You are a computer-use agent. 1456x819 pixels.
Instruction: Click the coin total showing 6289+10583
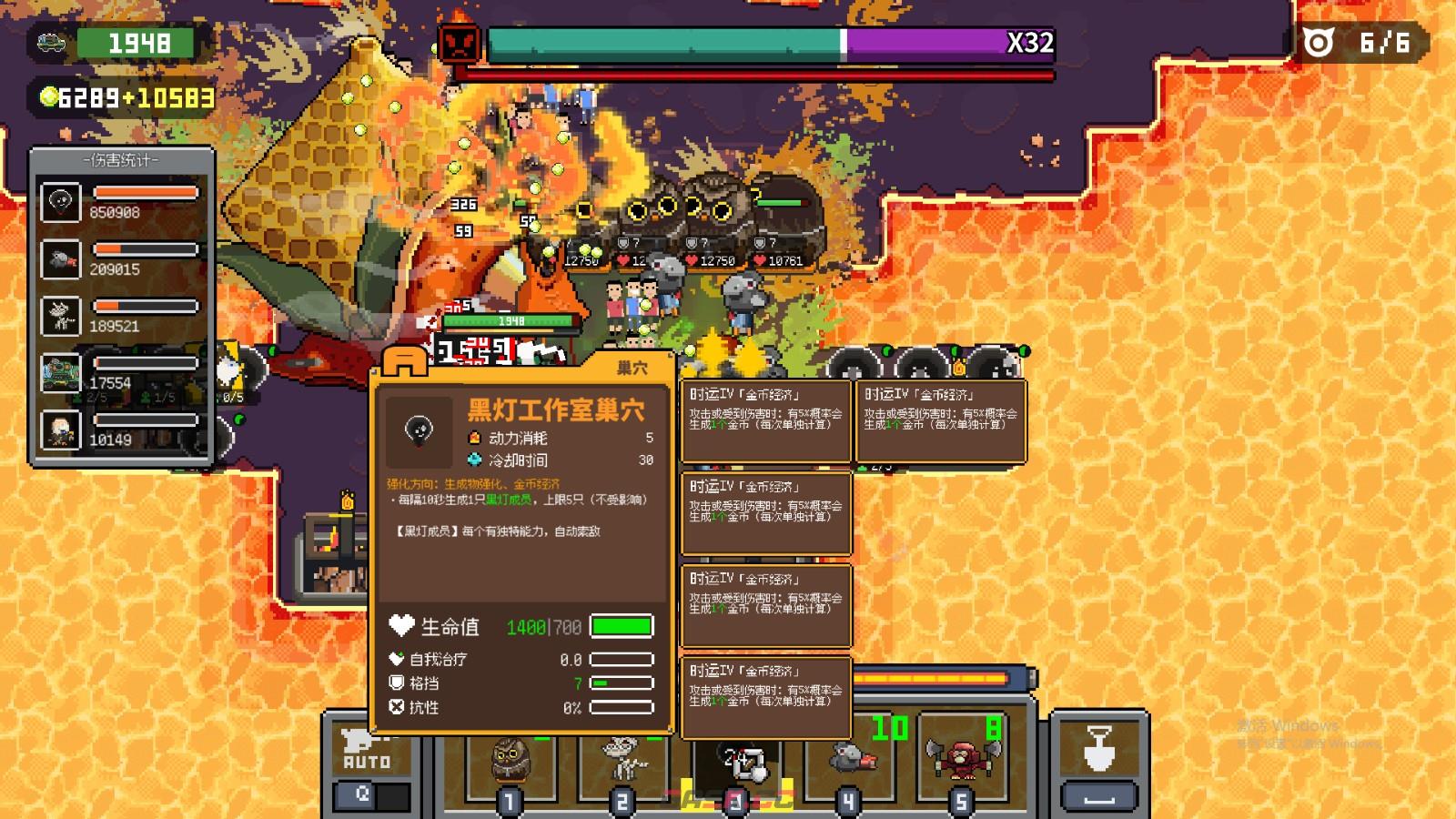pos(126,96)
